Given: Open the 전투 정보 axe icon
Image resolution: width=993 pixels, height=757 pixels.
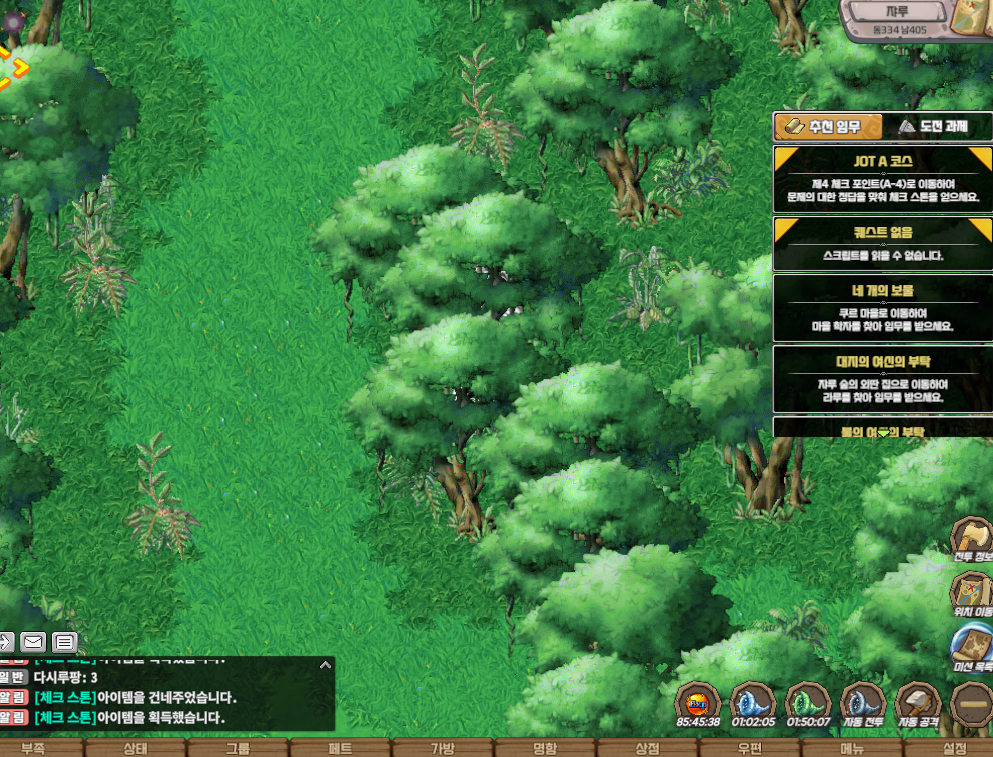Looking at the screenshot, I should click(x=971, y=541).
